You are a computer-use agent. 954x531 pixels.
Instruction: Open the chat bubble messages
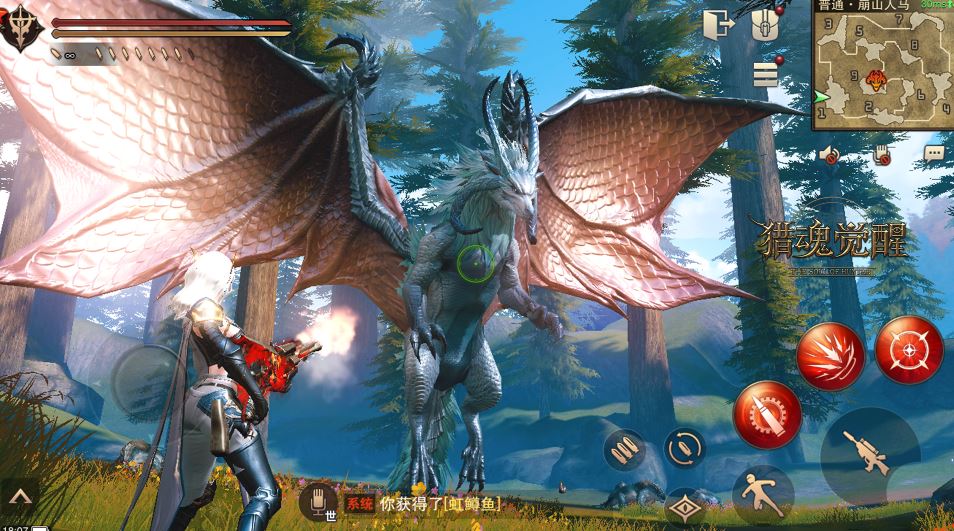coord(934,154)
